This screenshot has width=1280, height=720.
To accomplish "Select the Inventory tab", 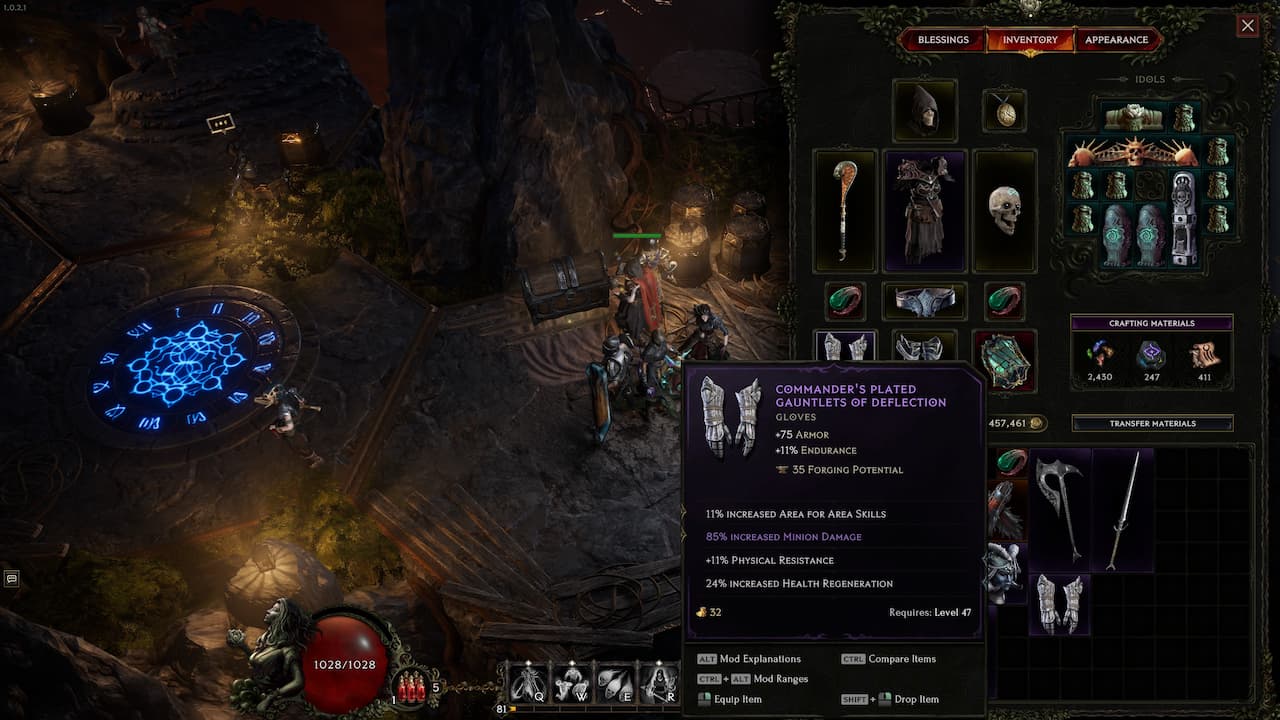I will click(x=1030, y=40).
